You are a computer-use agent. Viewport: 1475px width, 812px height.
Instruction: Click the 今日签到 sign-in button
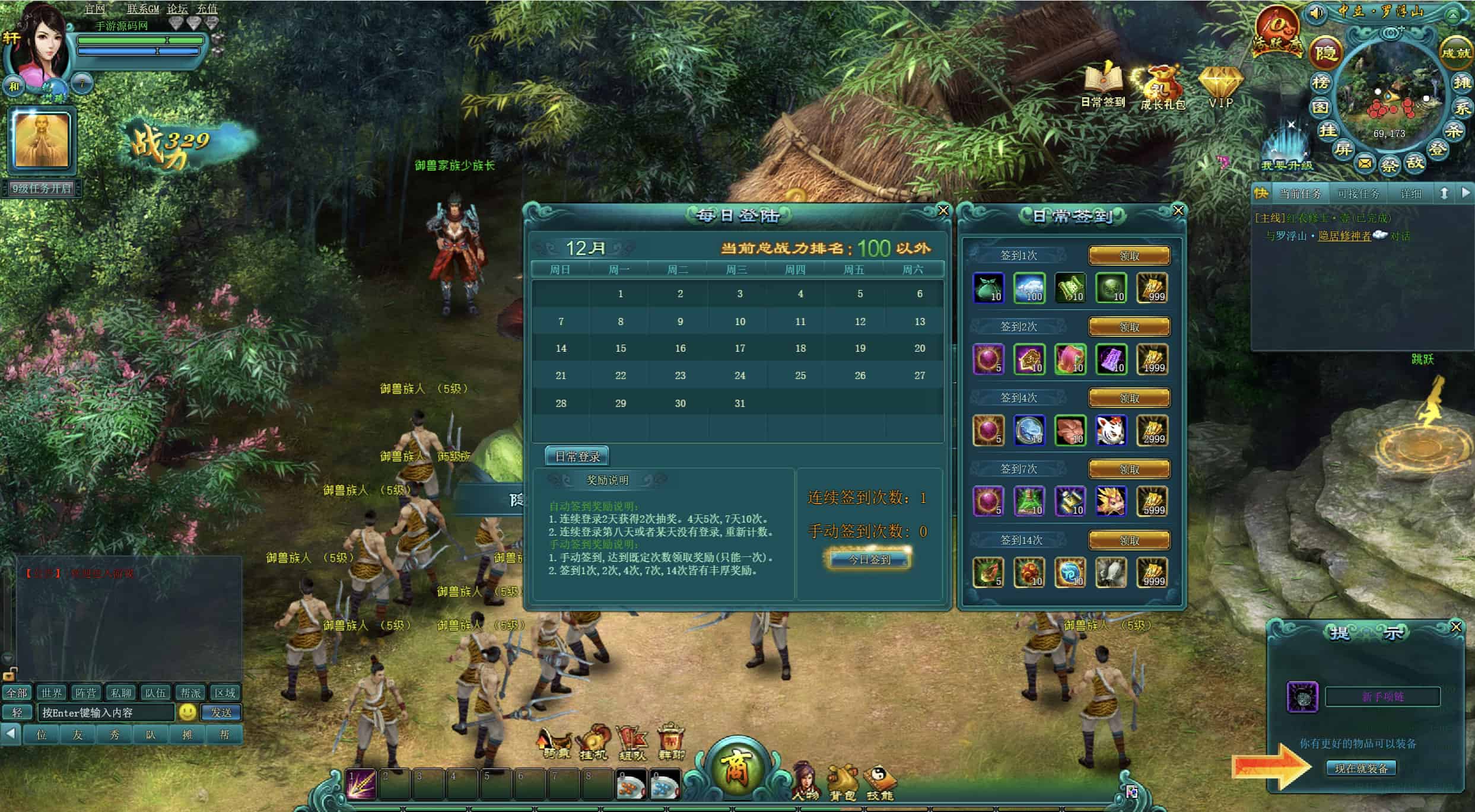869,559
